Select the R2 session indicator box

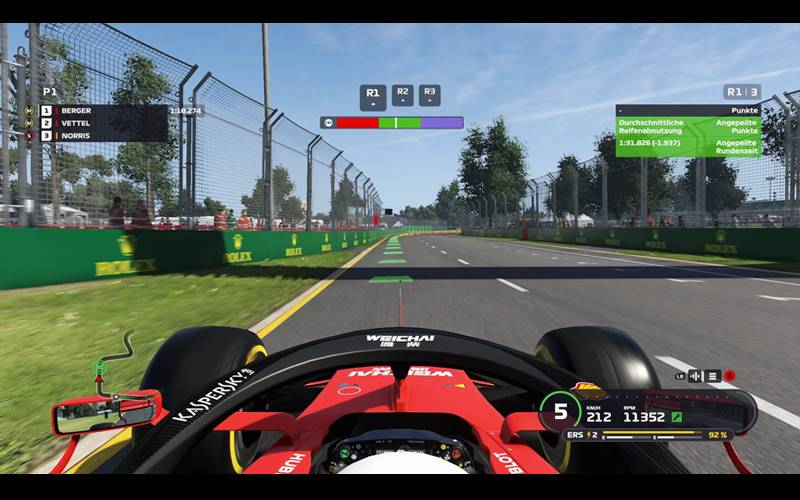[402, 95]
